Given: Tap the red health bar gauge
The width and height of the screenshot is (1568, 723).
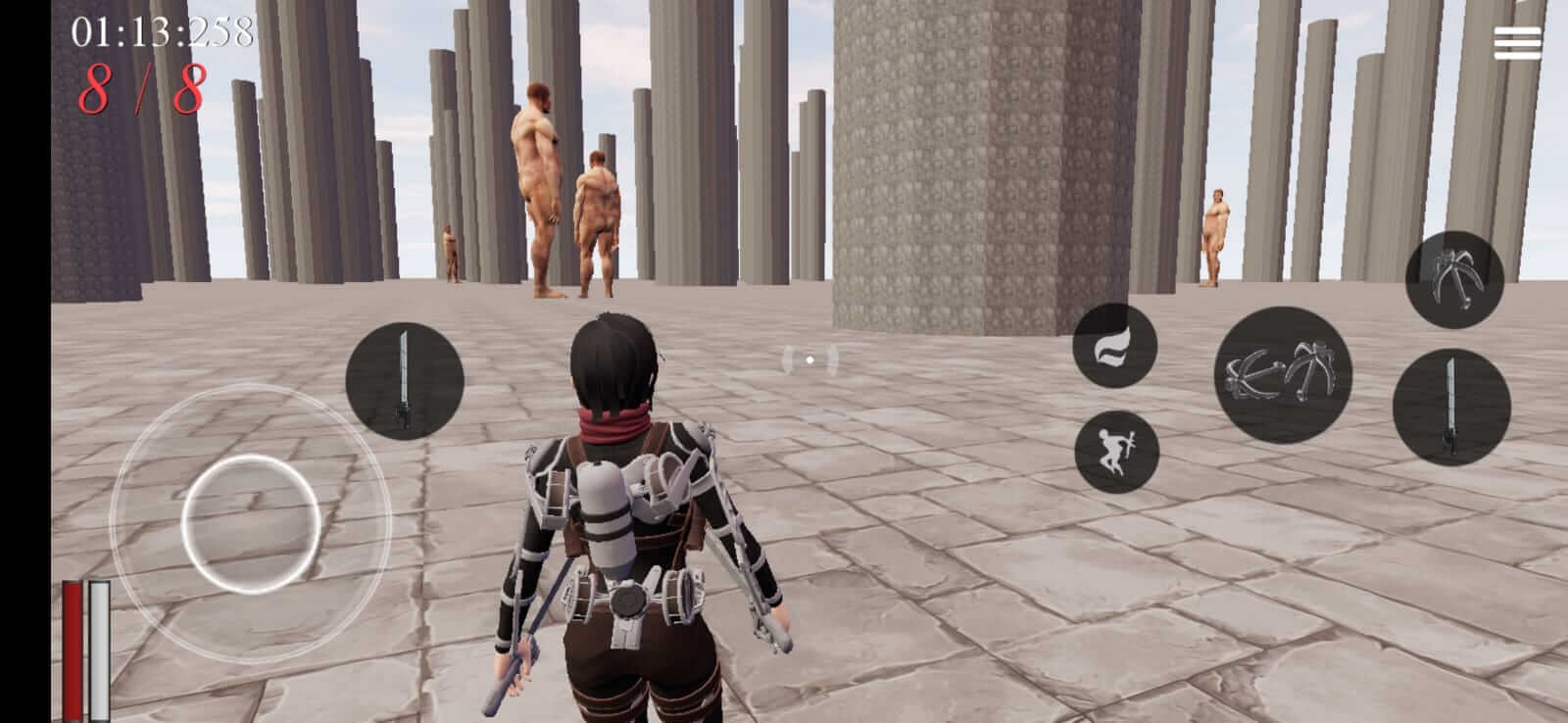Looking at the screenshot, I should (x=73, y=647).
